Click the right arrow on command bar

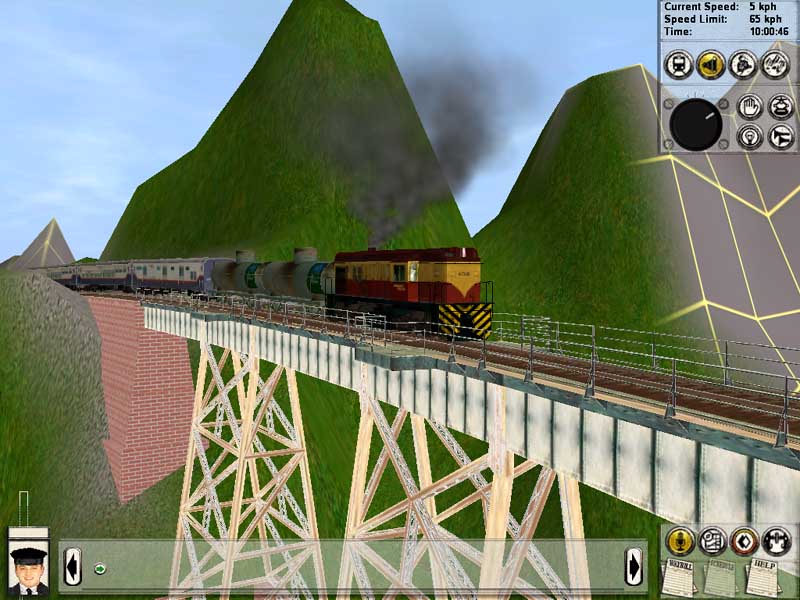click(x=633, y=566)
